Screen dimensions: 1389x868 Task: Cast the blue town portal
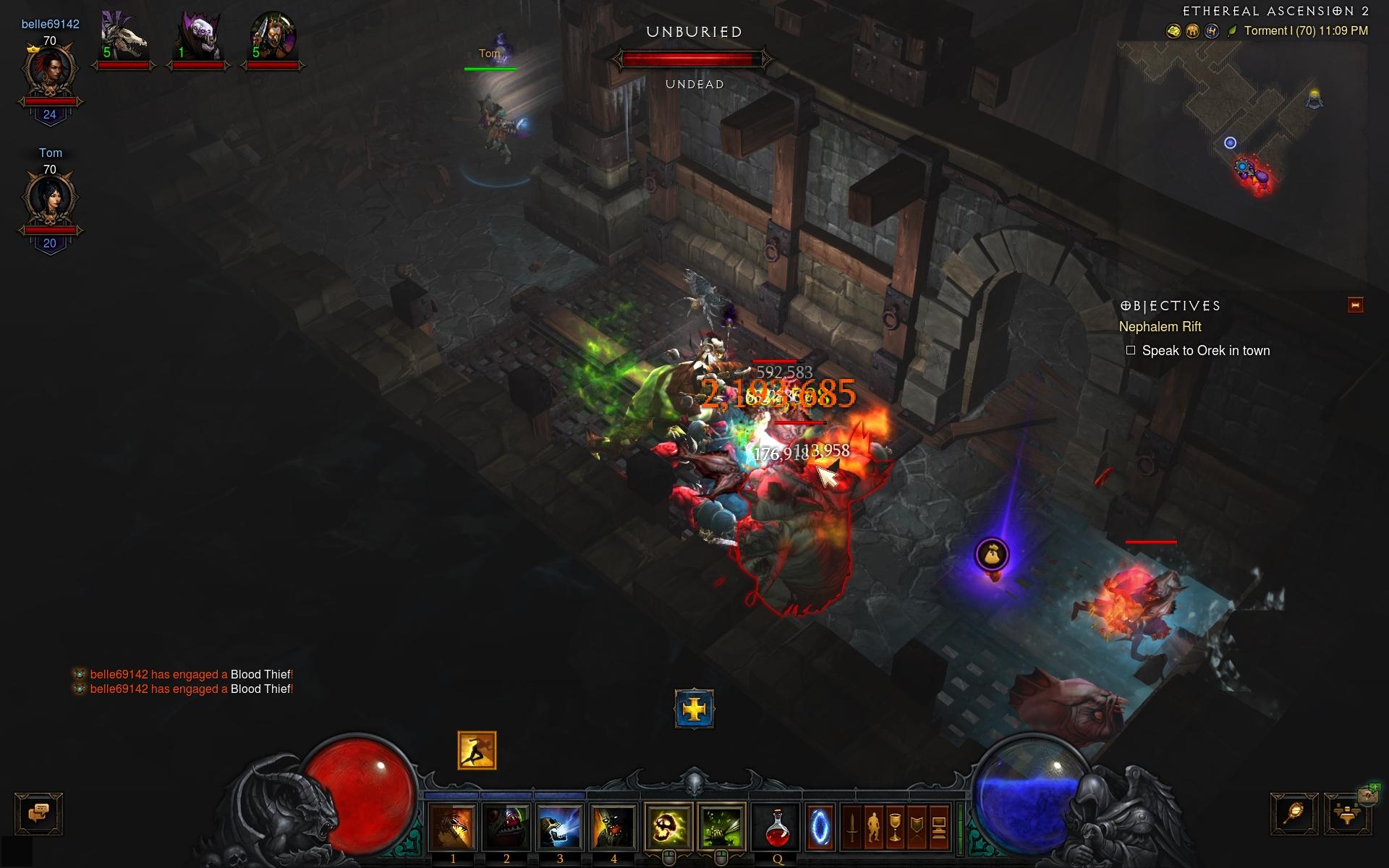point(820,826)
